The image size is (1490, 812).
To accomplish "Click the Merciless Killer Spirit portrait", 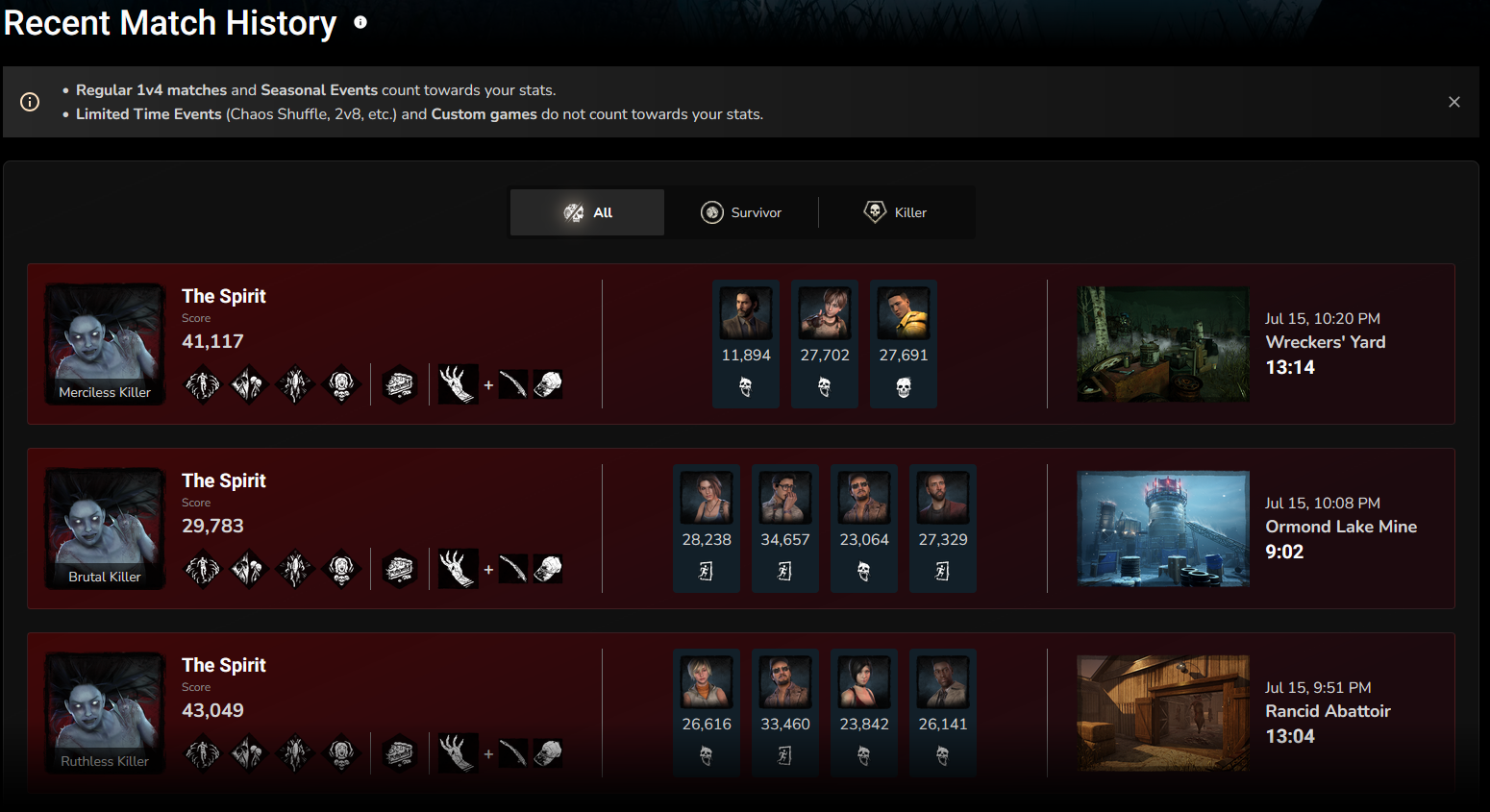I will (x=104, y=343).
